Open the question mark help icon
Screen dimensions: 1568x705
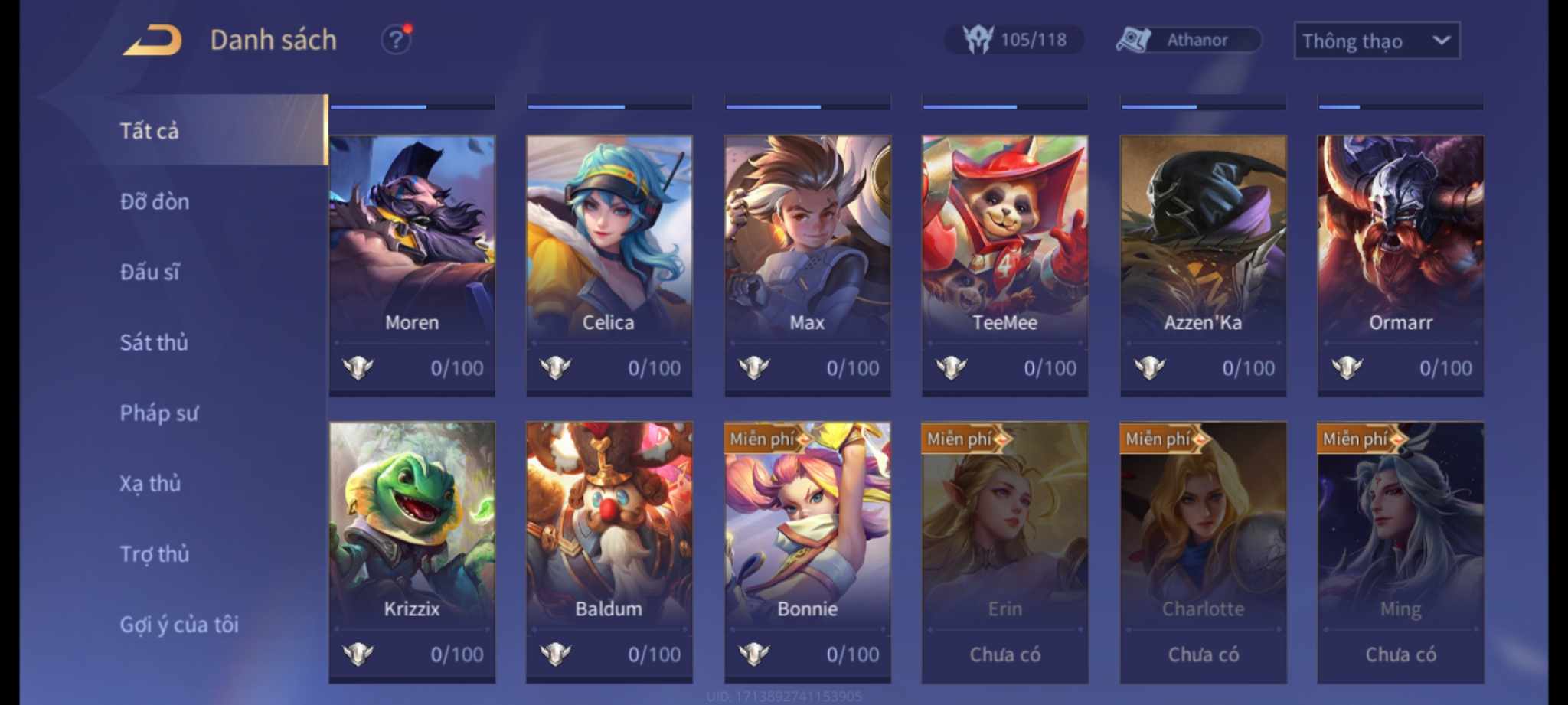395,40
